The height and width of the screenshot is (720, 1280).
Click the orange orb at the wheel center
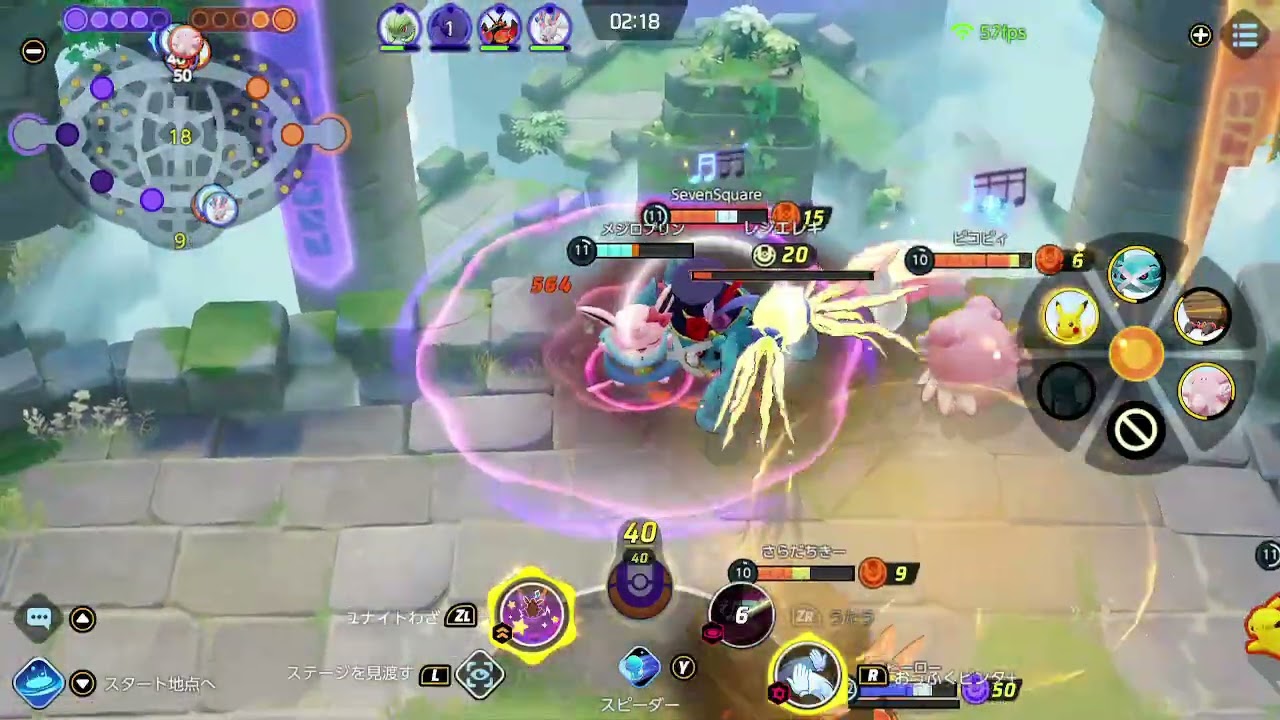1135,353
